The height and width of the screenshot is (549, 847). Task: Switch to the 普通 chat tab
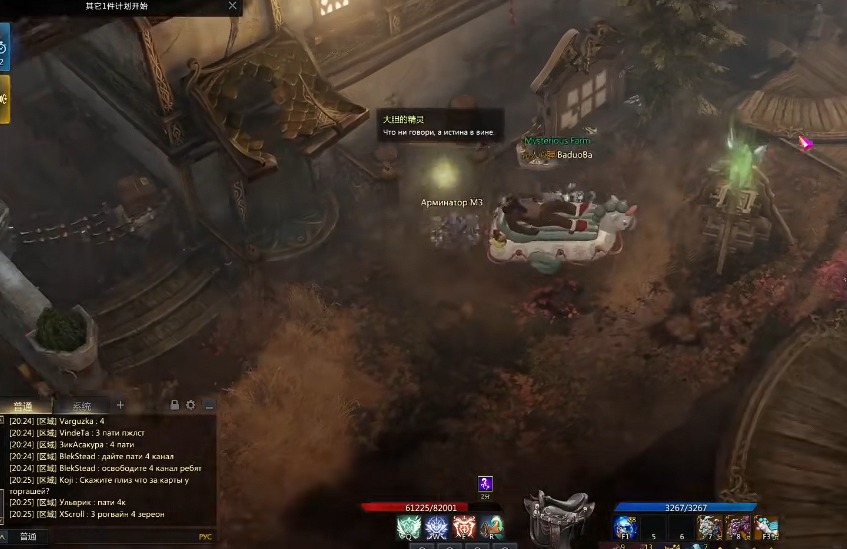[x=23, y=406]
